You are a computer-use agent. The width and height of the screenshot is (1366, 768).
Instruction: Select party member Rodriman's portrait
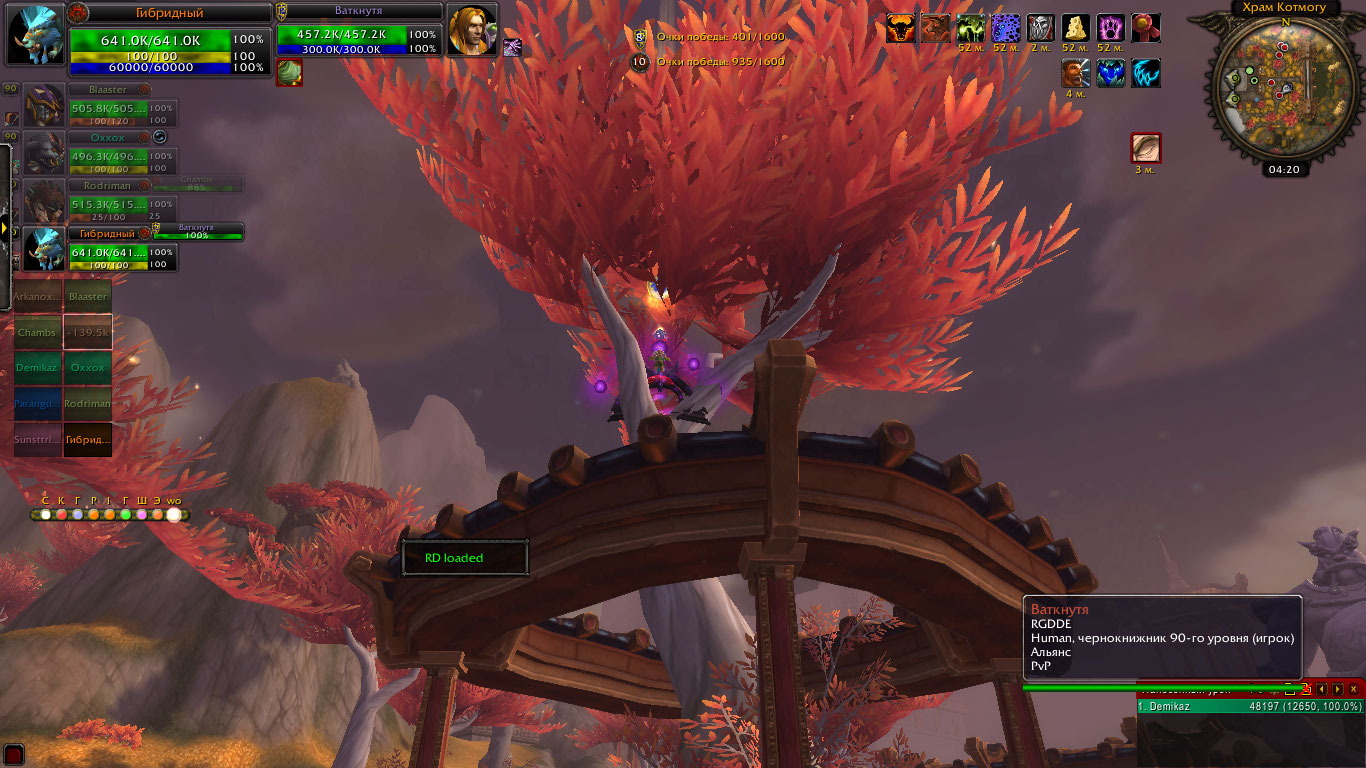[x=43, y=202]
